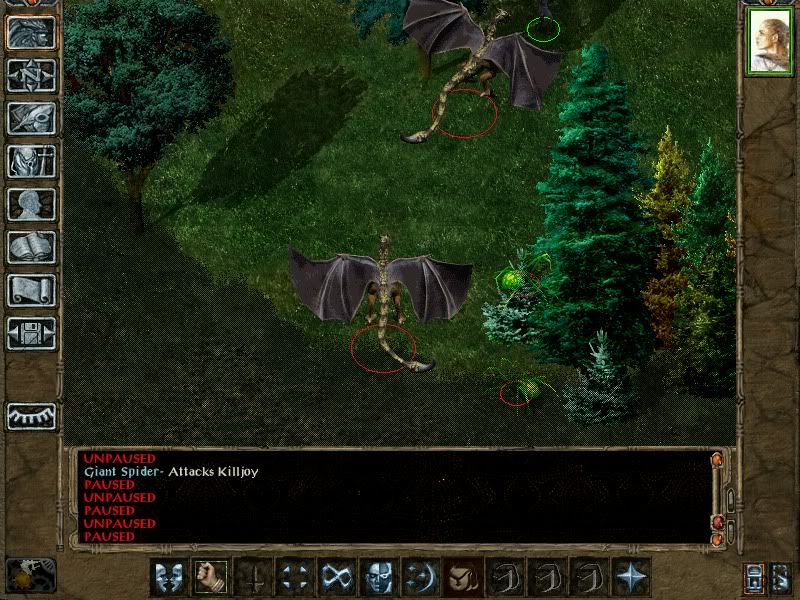This screenshot has width=800, height=600.
Task: Open the four-point star special abilities
Action: pyautogui.click(x=631, y=576)
